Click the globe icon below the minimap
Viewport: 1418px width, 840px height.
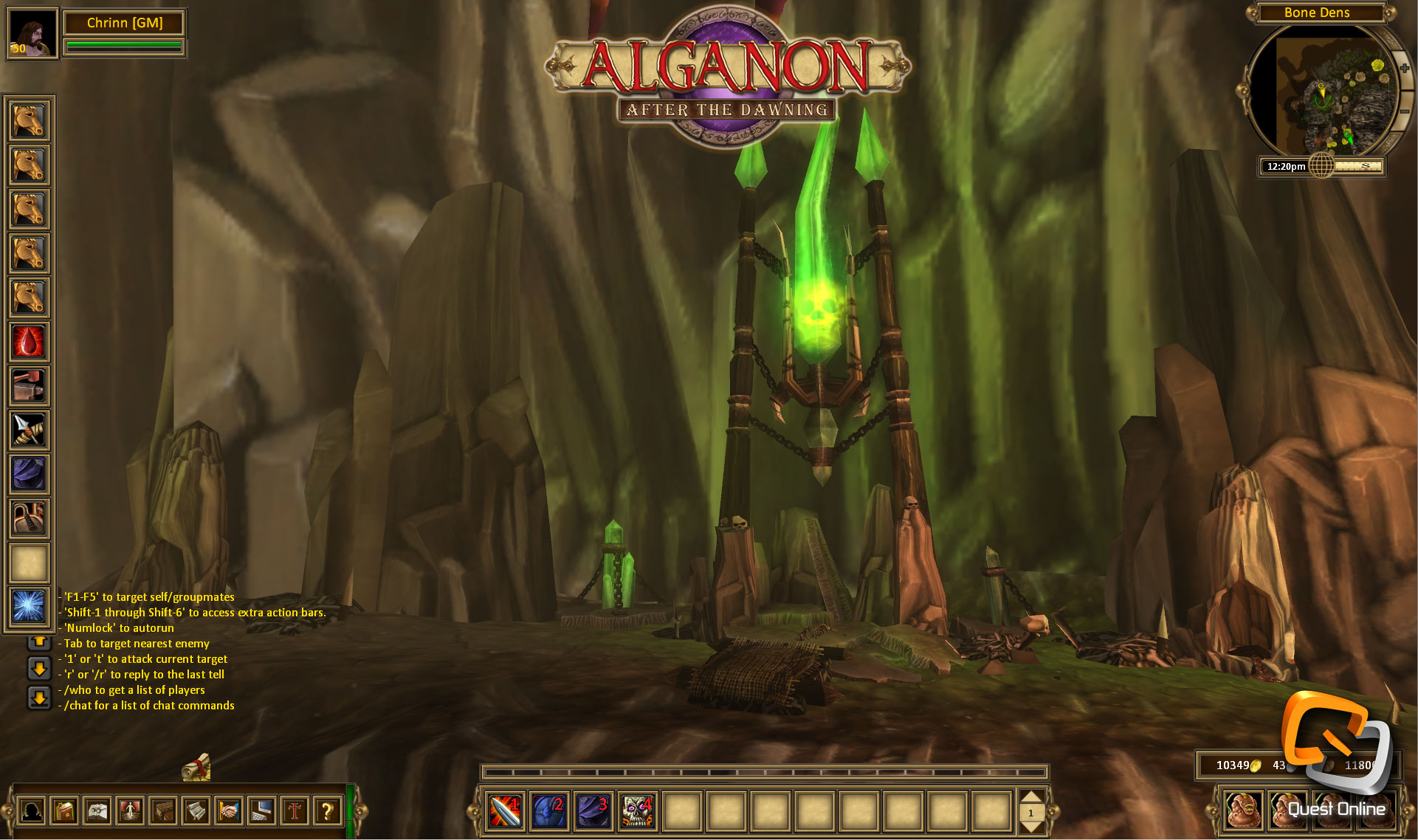click(x=1321, y=166)
